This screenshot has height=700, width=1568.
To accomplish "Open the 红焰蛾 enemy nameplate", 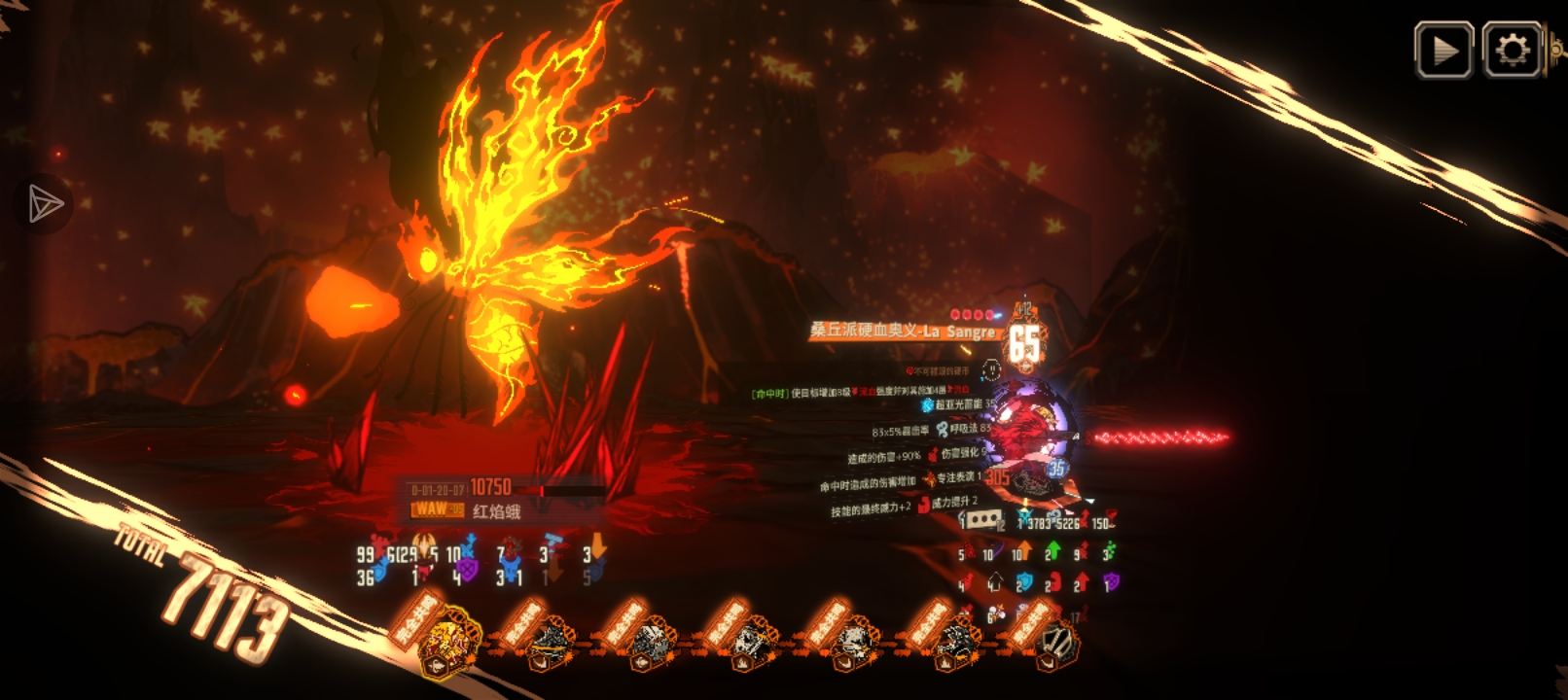I will [496, 510].
